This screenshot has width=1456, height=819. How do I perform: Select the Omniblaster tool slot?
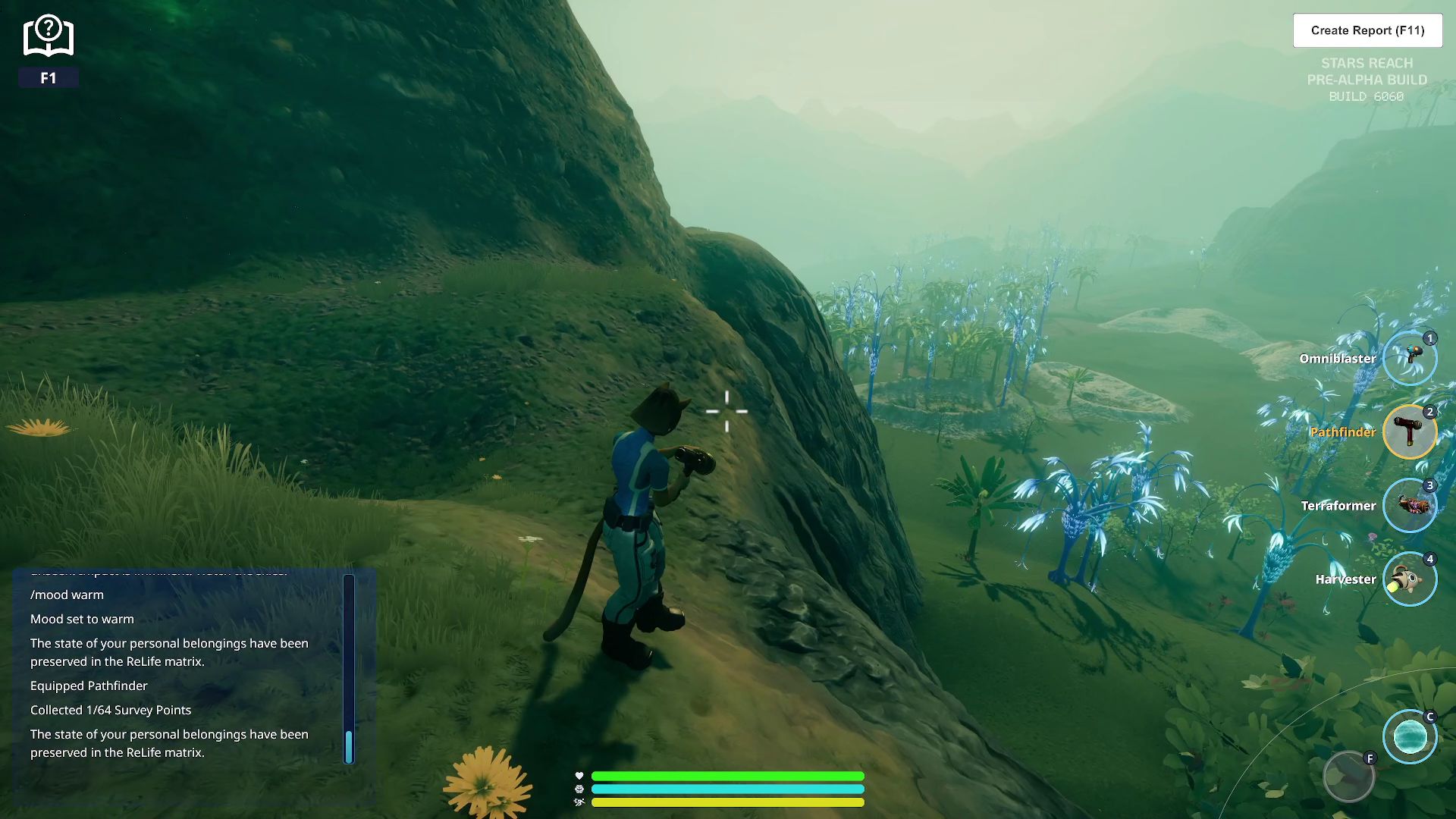pyautogui.click(x=1409, y=359)
